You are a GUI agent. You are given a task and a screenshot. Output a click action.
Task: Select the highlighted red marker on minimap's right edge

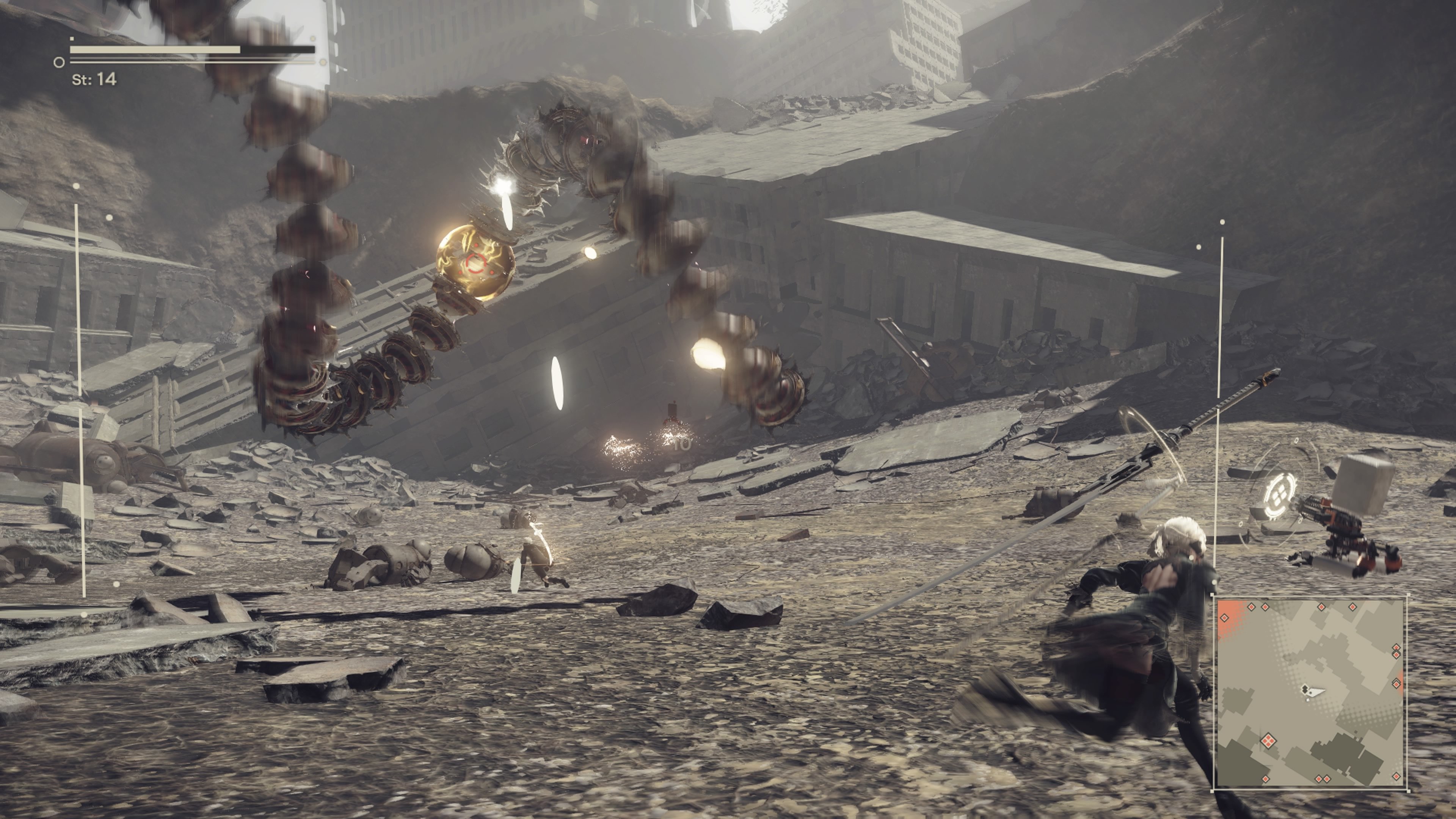coord(1396,685)
